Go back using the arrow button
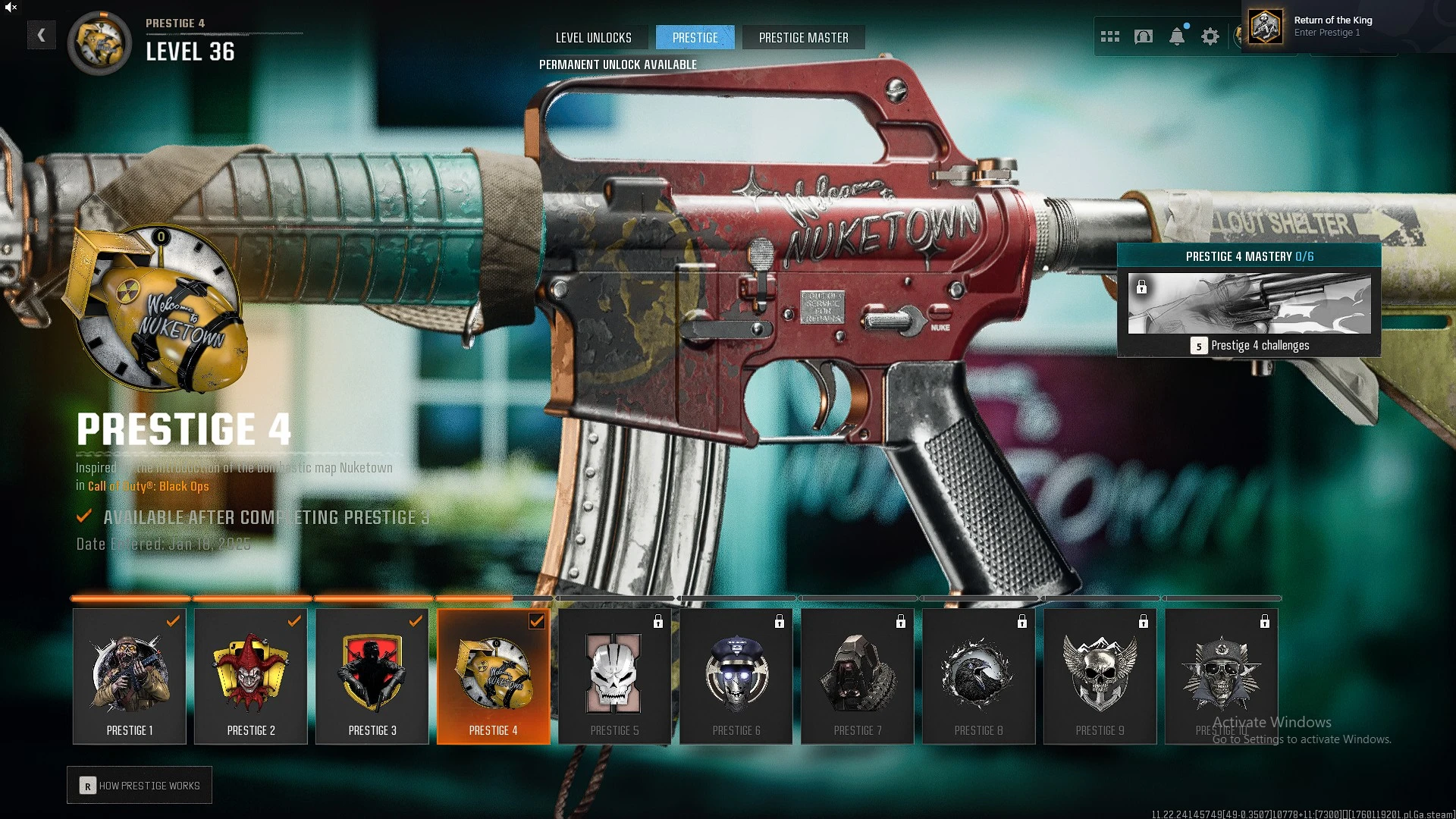The height and width of the screenshot is (819, 1456). coord(42,35)
